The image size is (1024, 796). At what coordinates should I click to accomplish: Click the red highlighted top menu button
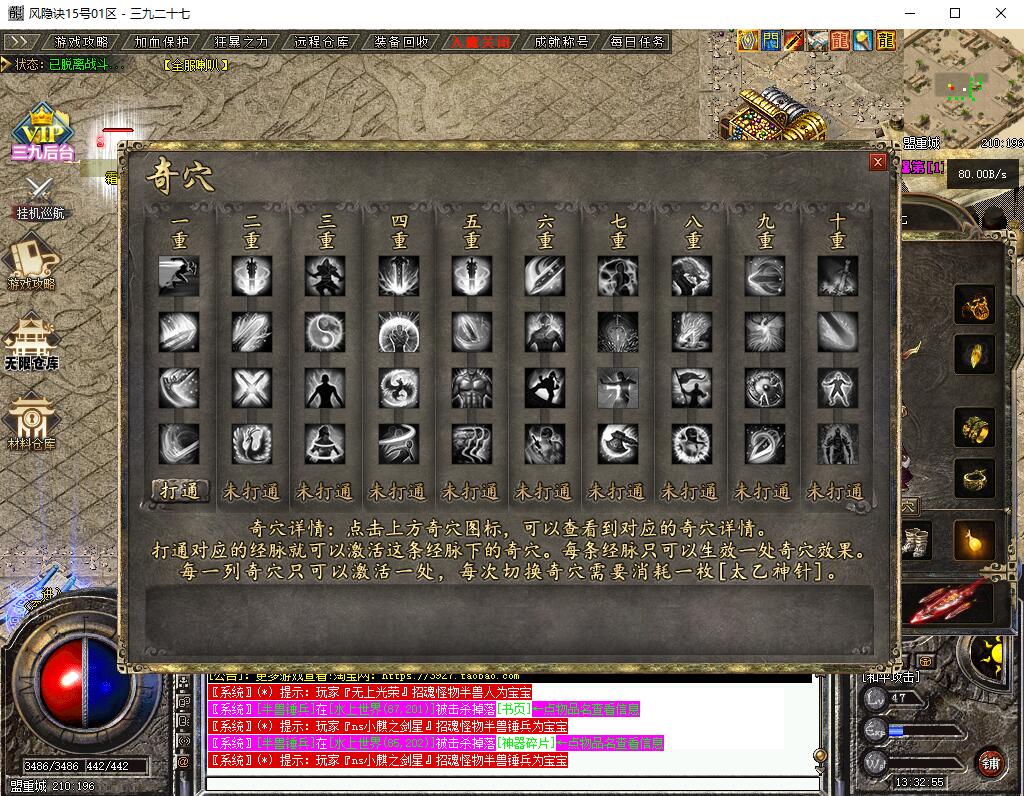click(x=481, y=42)
